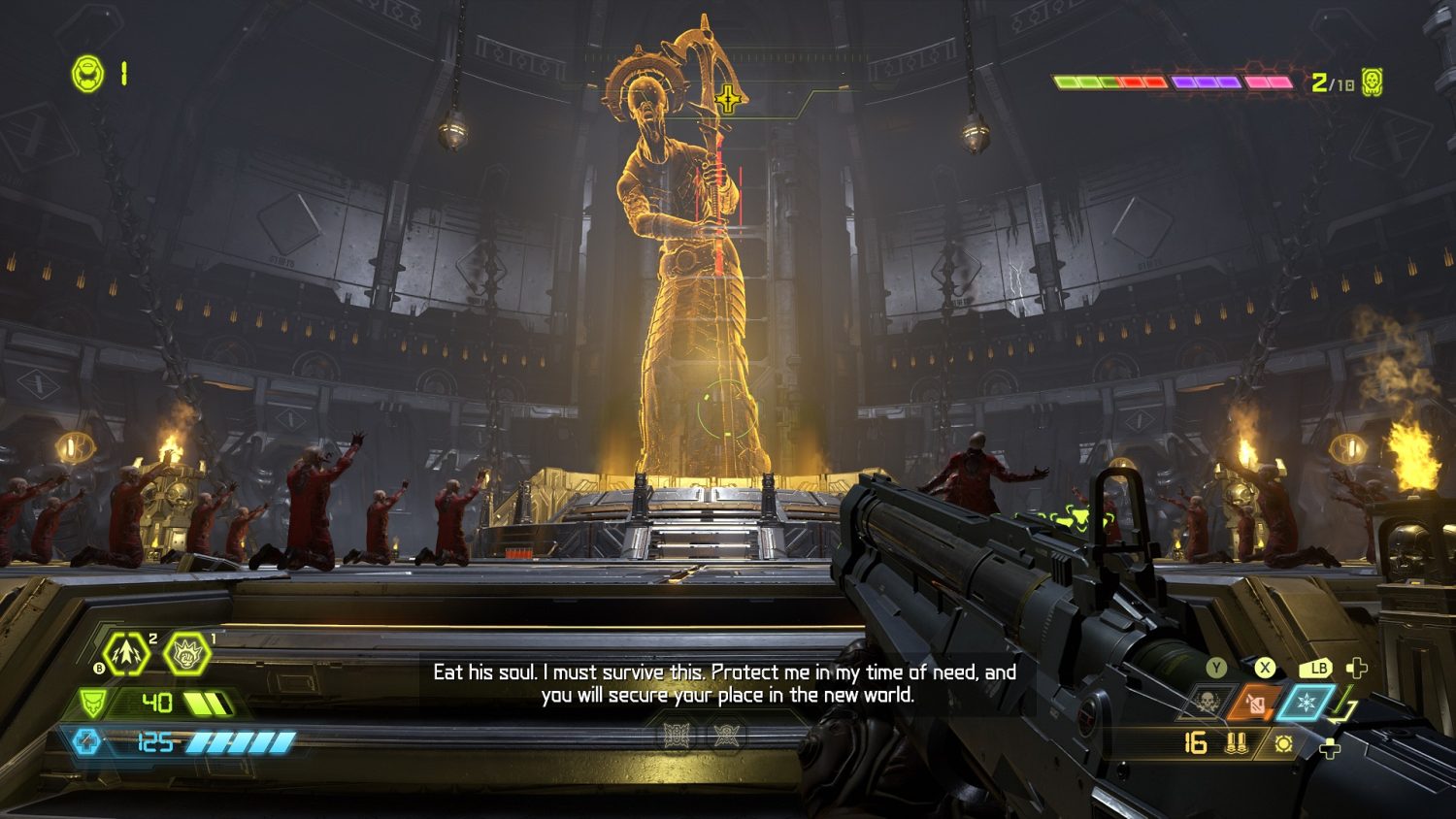Select the skull token counter icon
This screenshot has height=819, width=1456.
[x=1372, y=82]
